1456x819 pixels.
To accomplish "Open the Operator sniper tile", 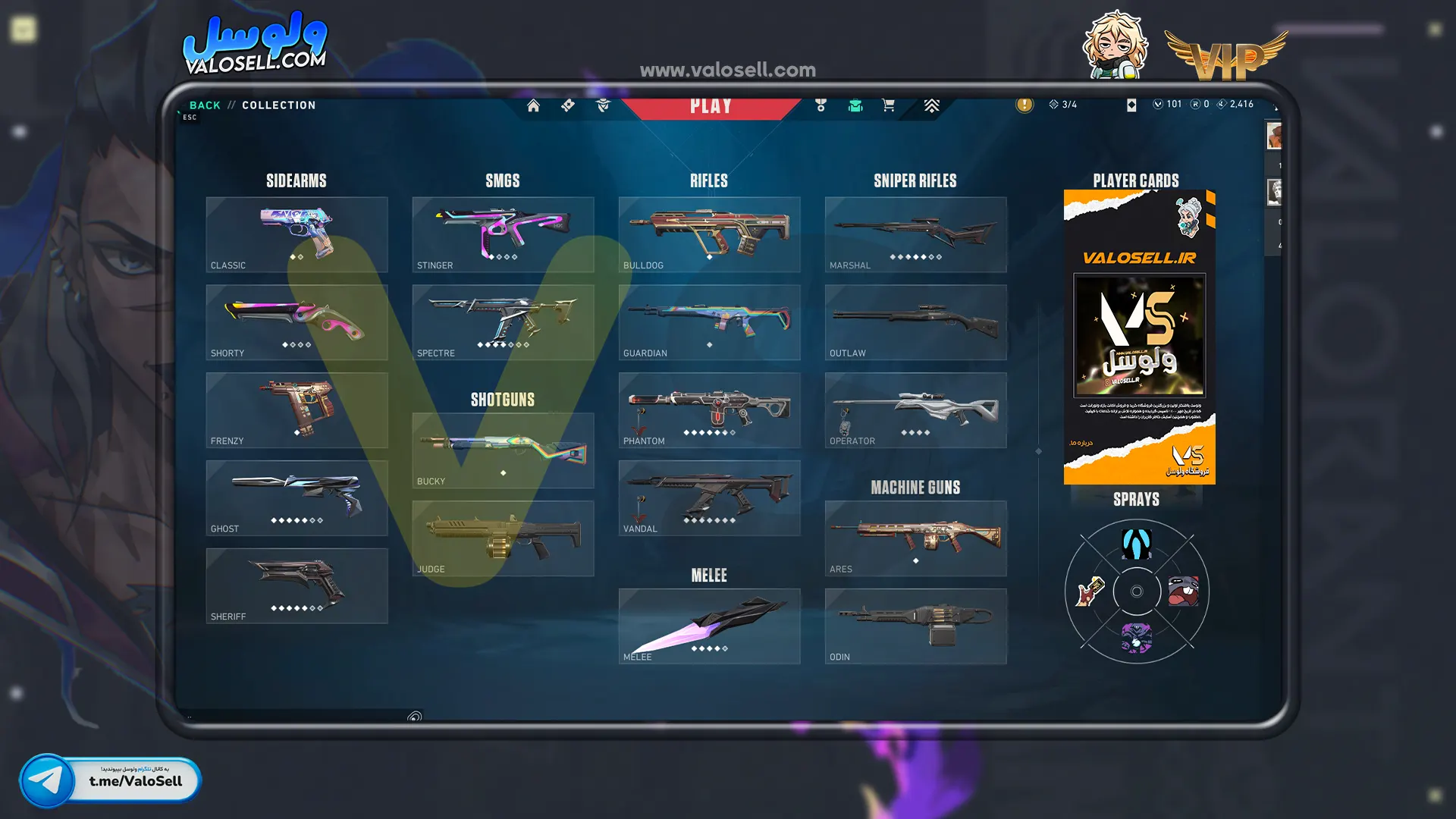I will [915, 410].
